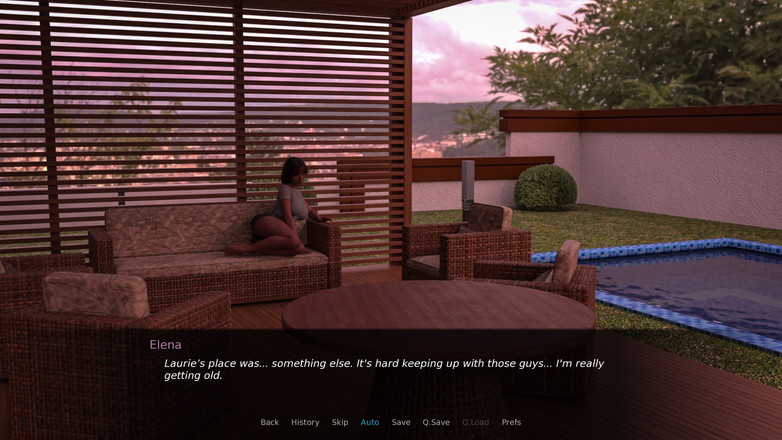Open the Prefs settings screen

[511, 422]
